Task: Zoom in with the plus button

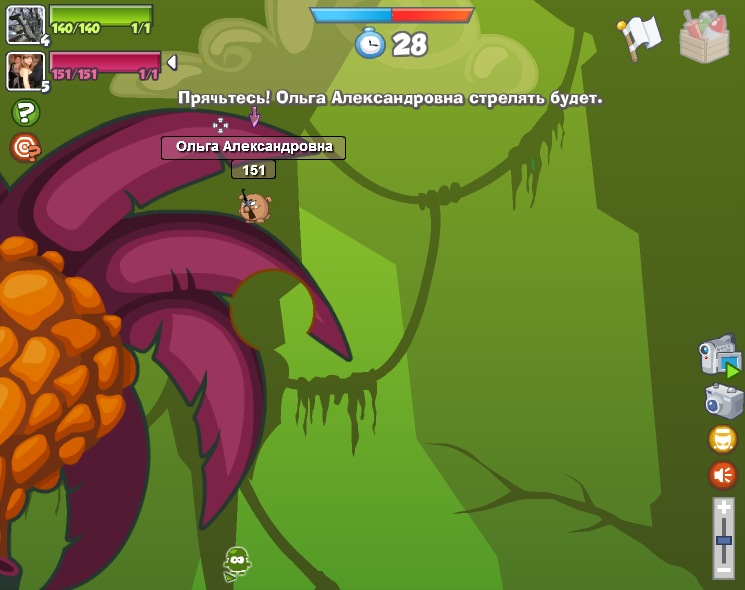Action: click(723, 508)
